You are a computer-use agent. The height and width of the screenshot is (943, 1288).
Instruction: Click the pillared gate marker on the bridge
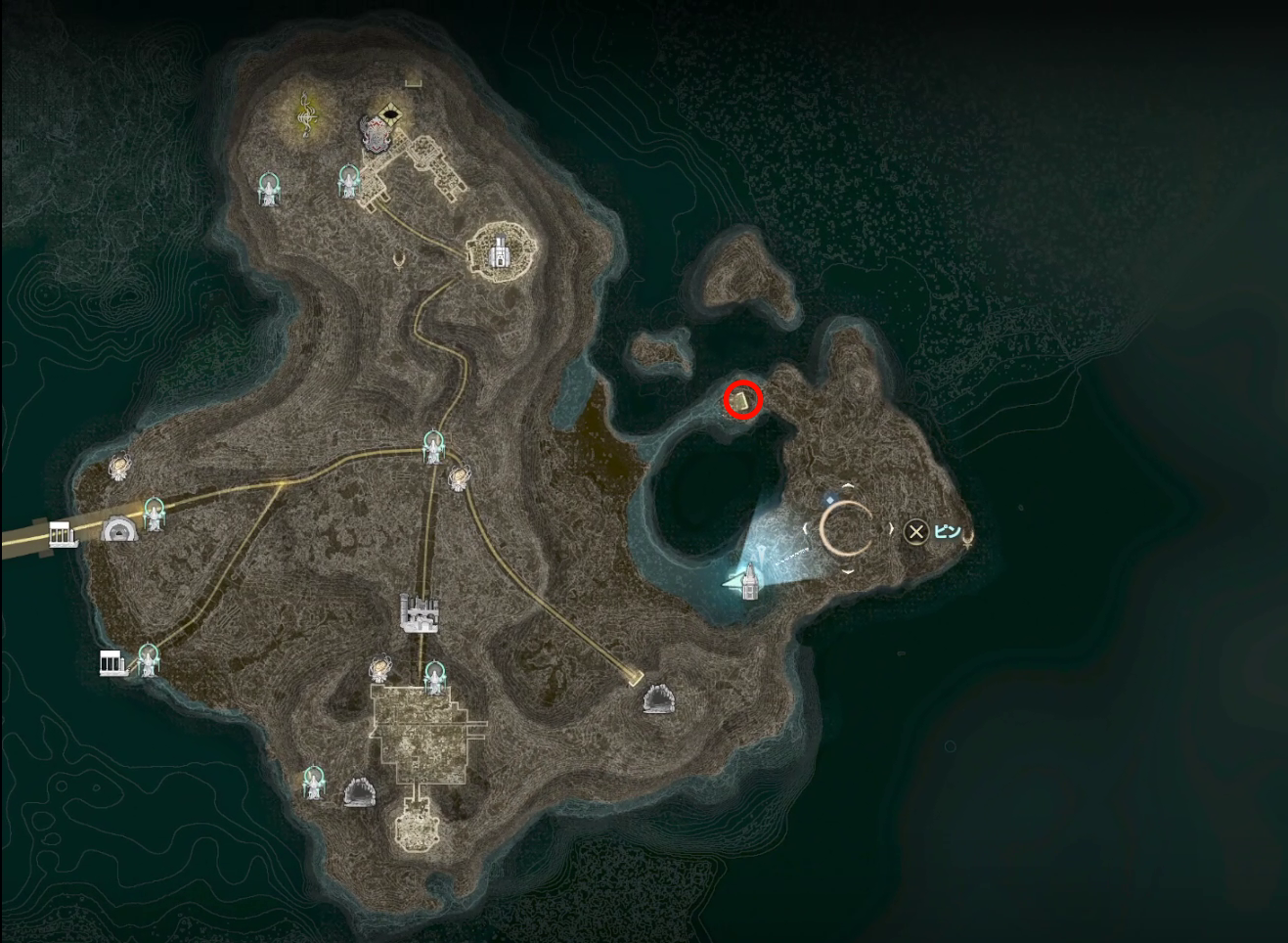pos(64,534)
